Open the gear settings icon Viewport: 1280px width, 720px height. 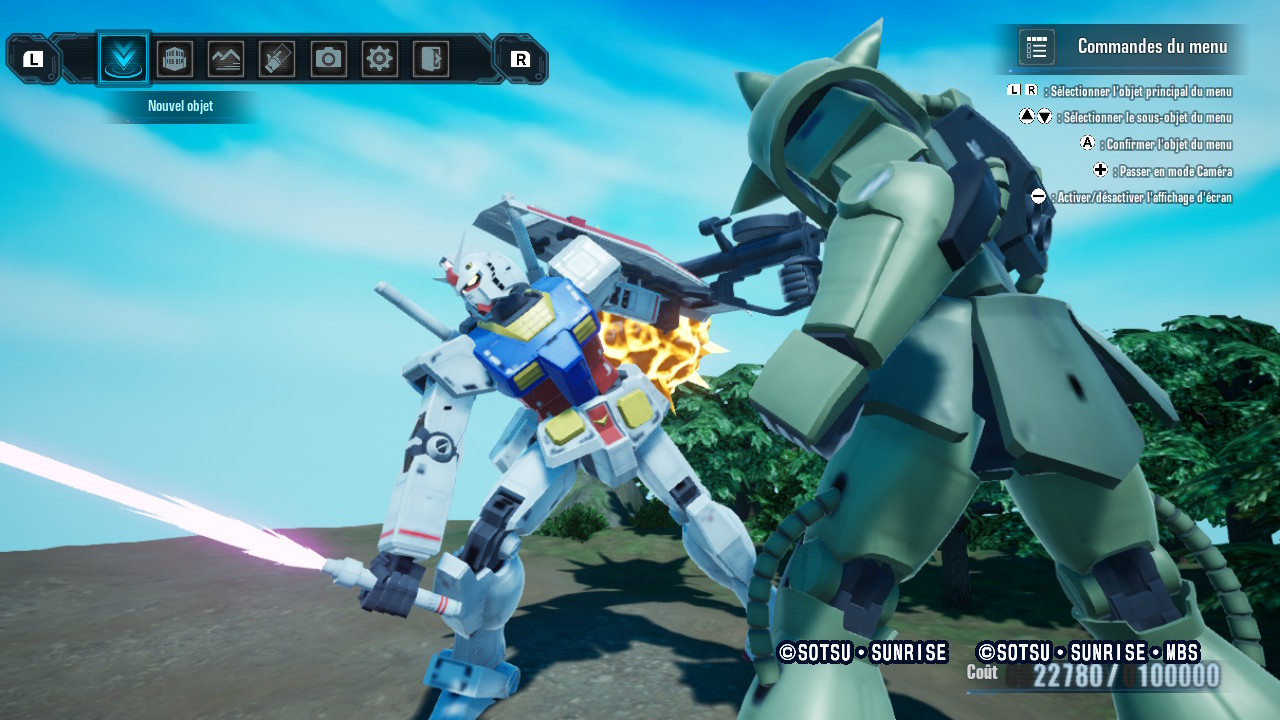(379, 59)
